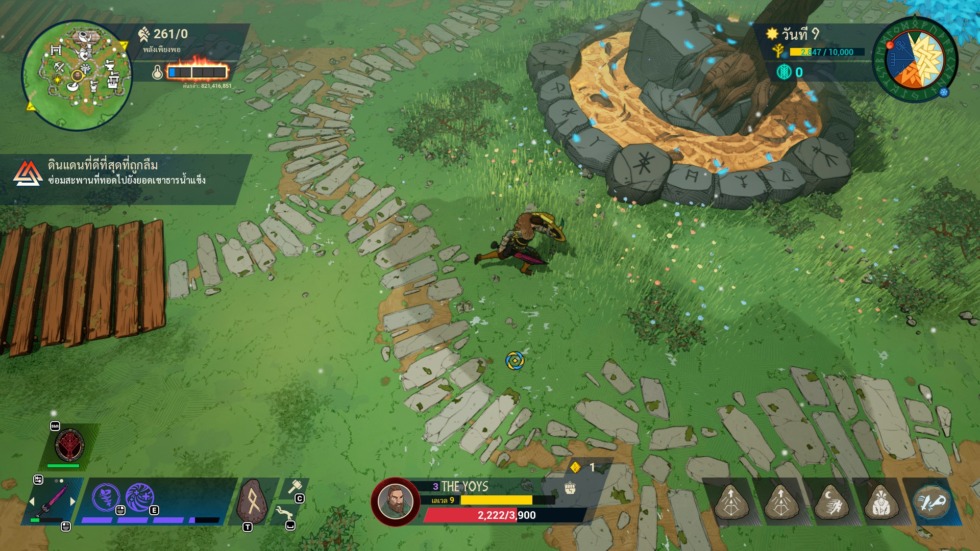
Task: Choose the blue highlighted class ability slot
Action: pyautogui.click(x=931, y=501)
